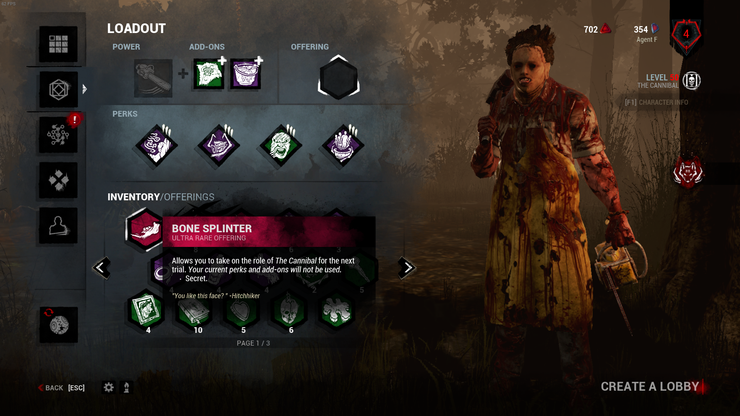Pick the inventory offering with count 10
The height and width of the screenshot is (416, 740).
point(193,310)
